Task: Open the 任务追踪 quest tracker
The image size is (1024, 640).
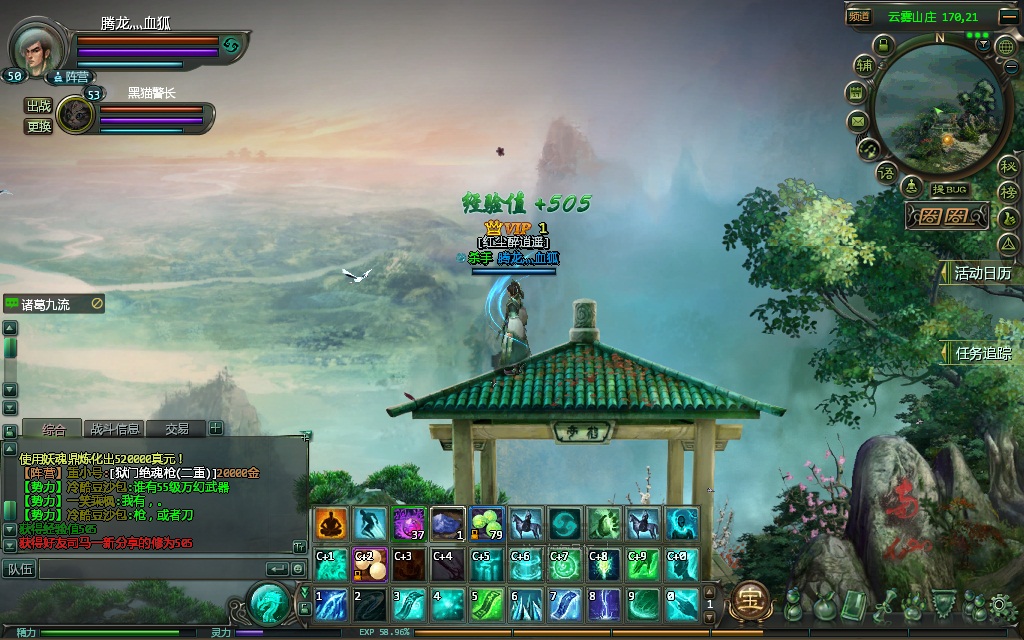Action: tap(981, 353)
